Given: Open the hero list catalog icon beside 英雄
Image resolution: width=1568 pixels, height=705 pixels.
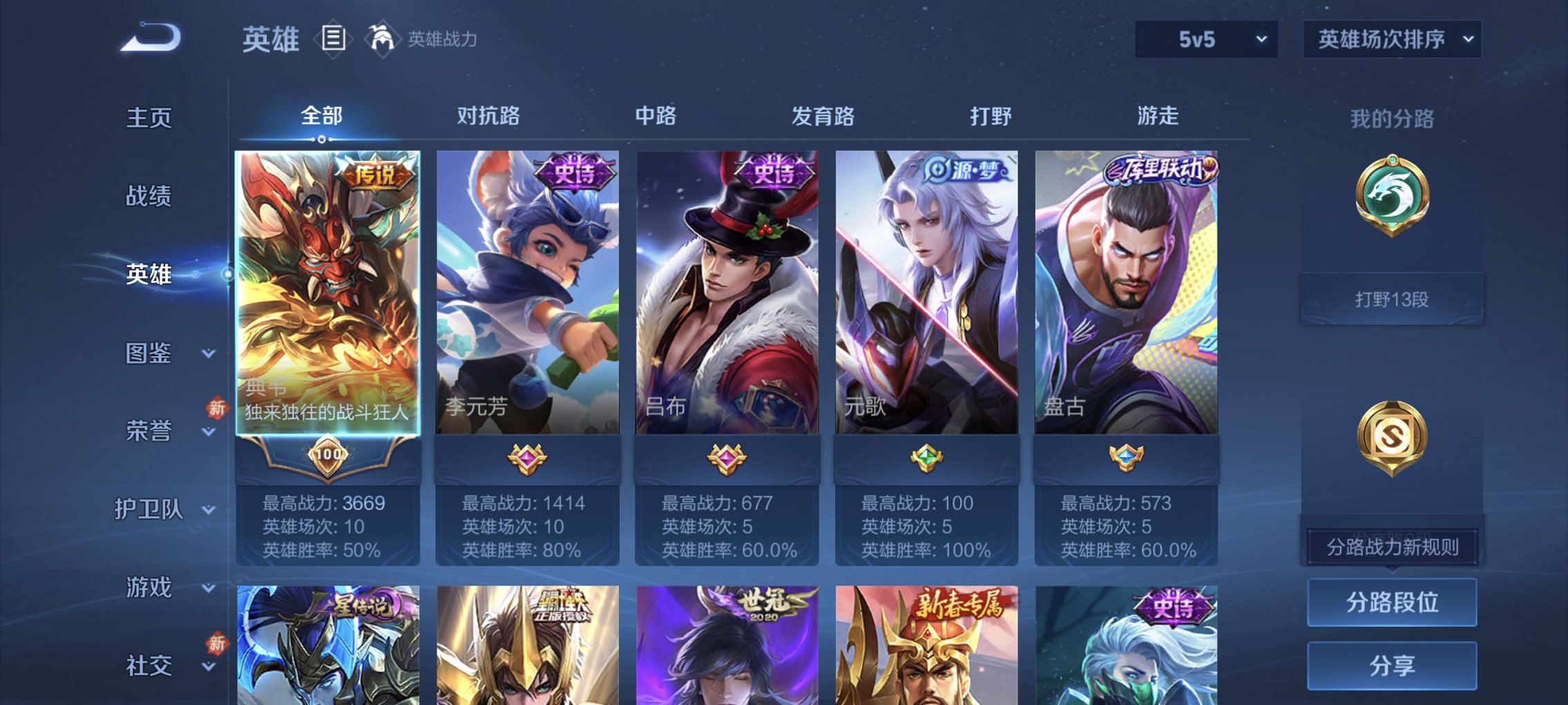Looking at the screenshot, I should coord(334,38).
